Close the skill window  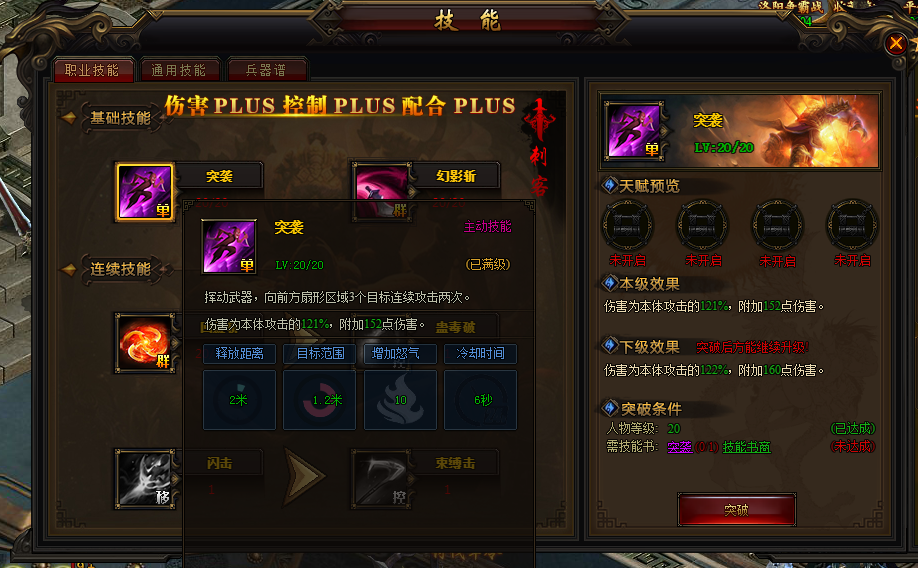(896, 43)
